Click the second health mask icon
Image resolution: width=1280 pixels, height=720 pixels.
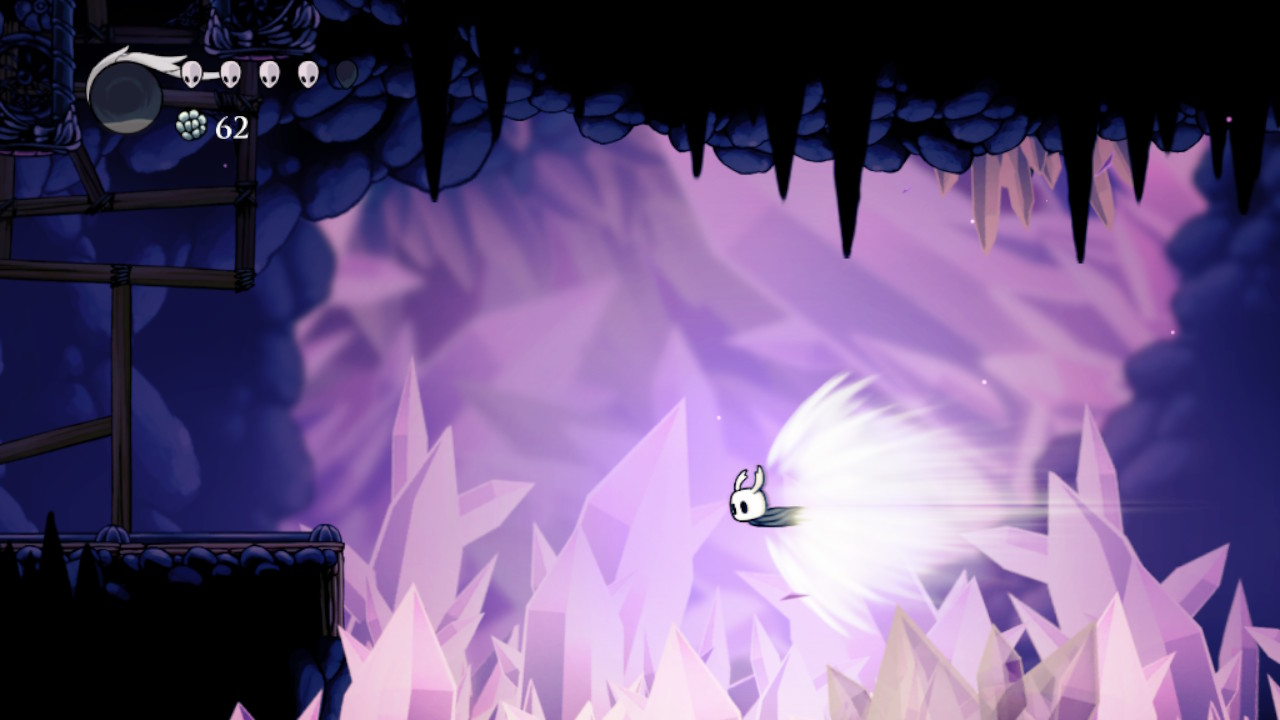(231, 73)
